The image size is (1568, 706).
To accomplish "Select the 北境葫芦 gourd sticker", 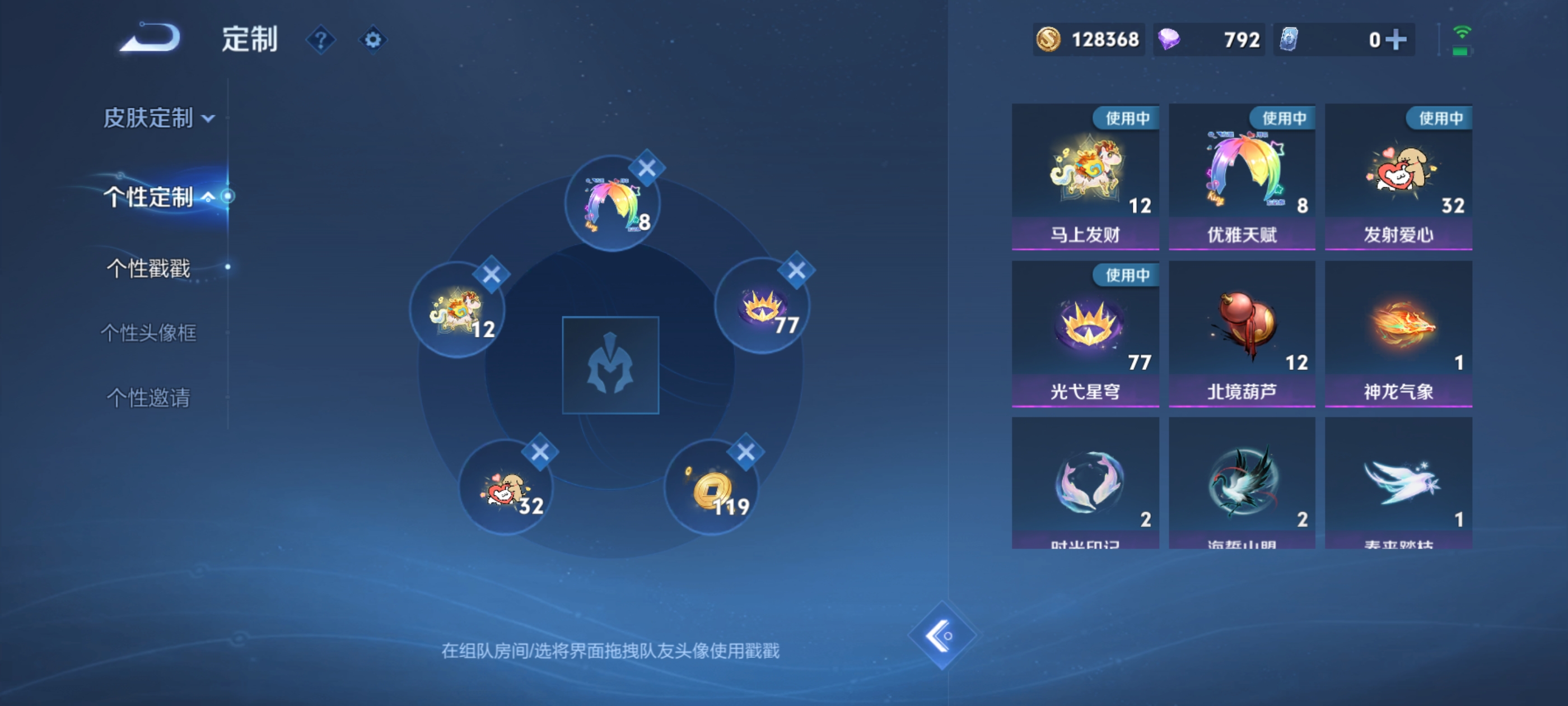I will [x=1242, y=332].
